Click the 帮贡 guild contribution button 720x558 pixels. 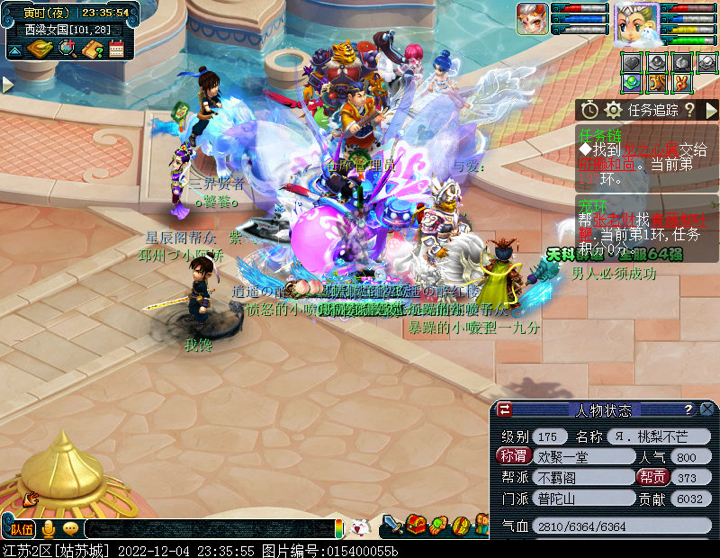click(x=653, y=478)
